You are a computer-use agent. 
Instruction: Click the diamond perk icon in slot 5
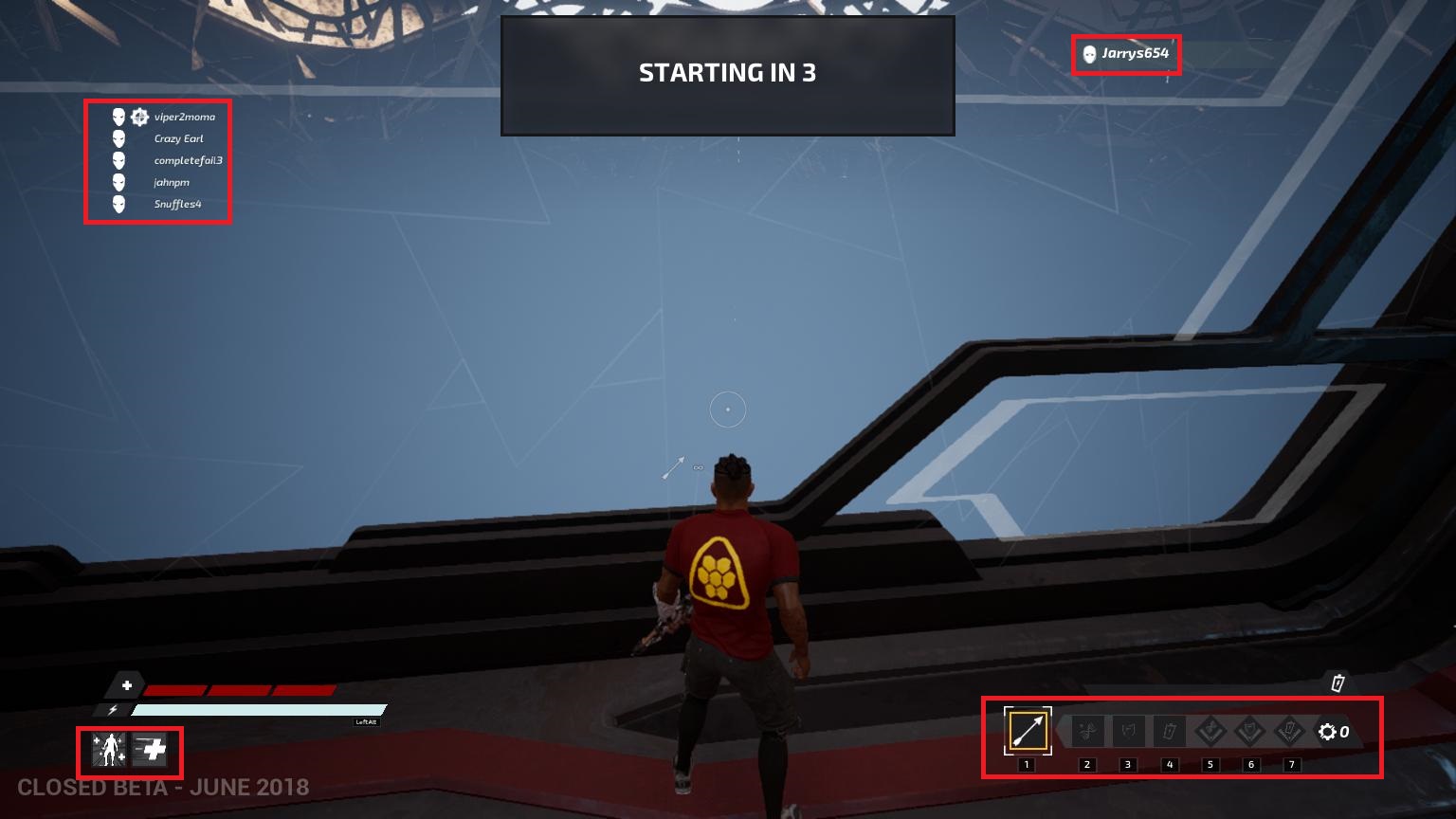[1210, 731]
